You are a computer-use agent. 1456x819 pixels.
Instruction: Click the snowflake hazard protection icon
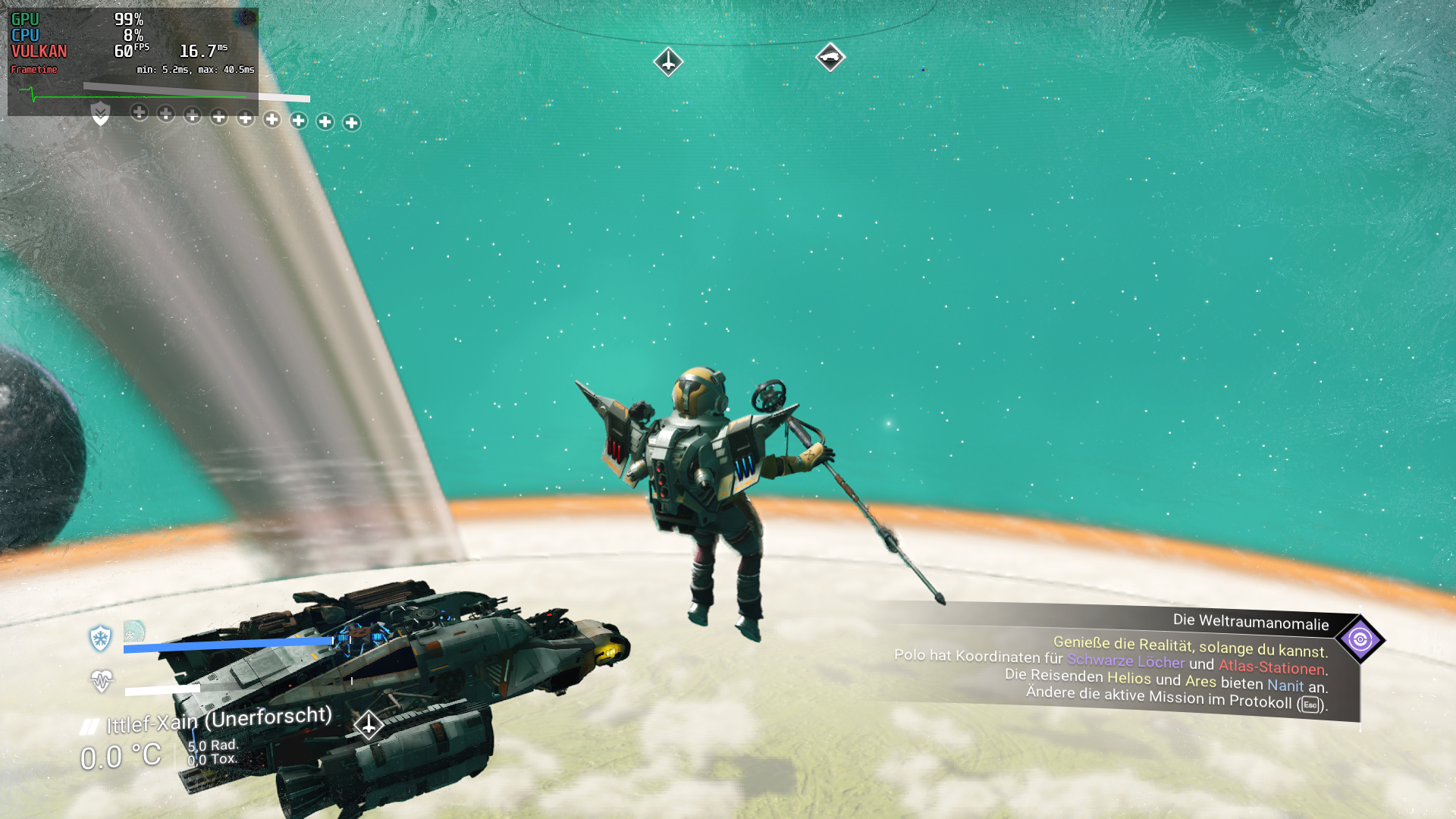coord(100,639)
